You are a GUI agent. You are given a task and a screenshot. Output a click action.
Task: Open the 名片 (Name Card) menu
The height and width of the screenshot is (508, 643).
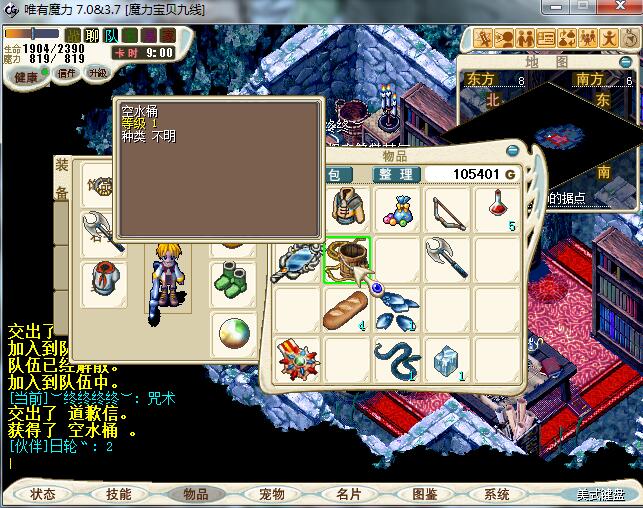coord(348,494)
